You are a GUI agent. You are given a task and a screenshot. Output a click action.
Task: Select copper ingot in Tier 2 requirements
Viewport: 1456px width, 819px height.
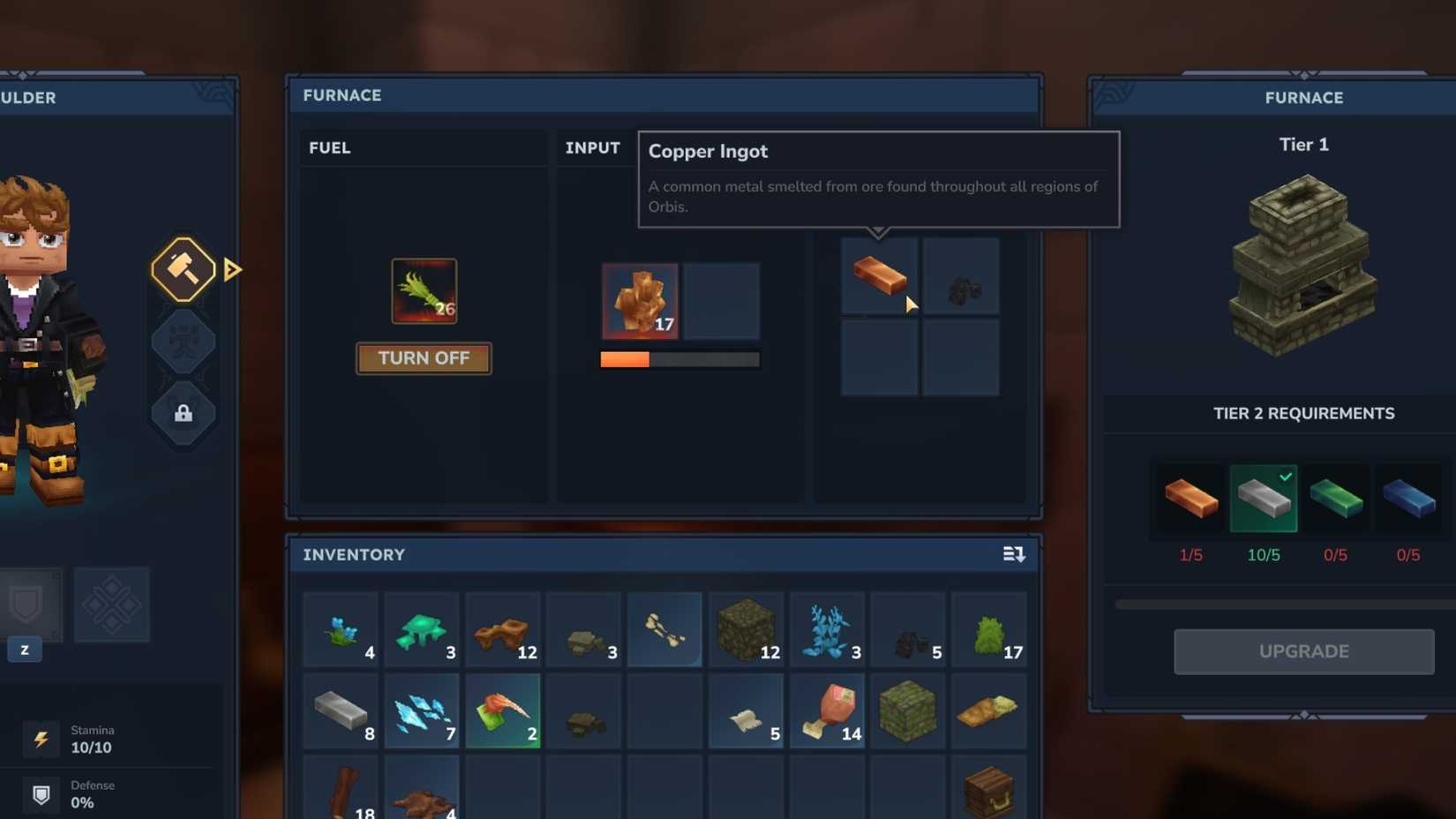[1190, 499]
